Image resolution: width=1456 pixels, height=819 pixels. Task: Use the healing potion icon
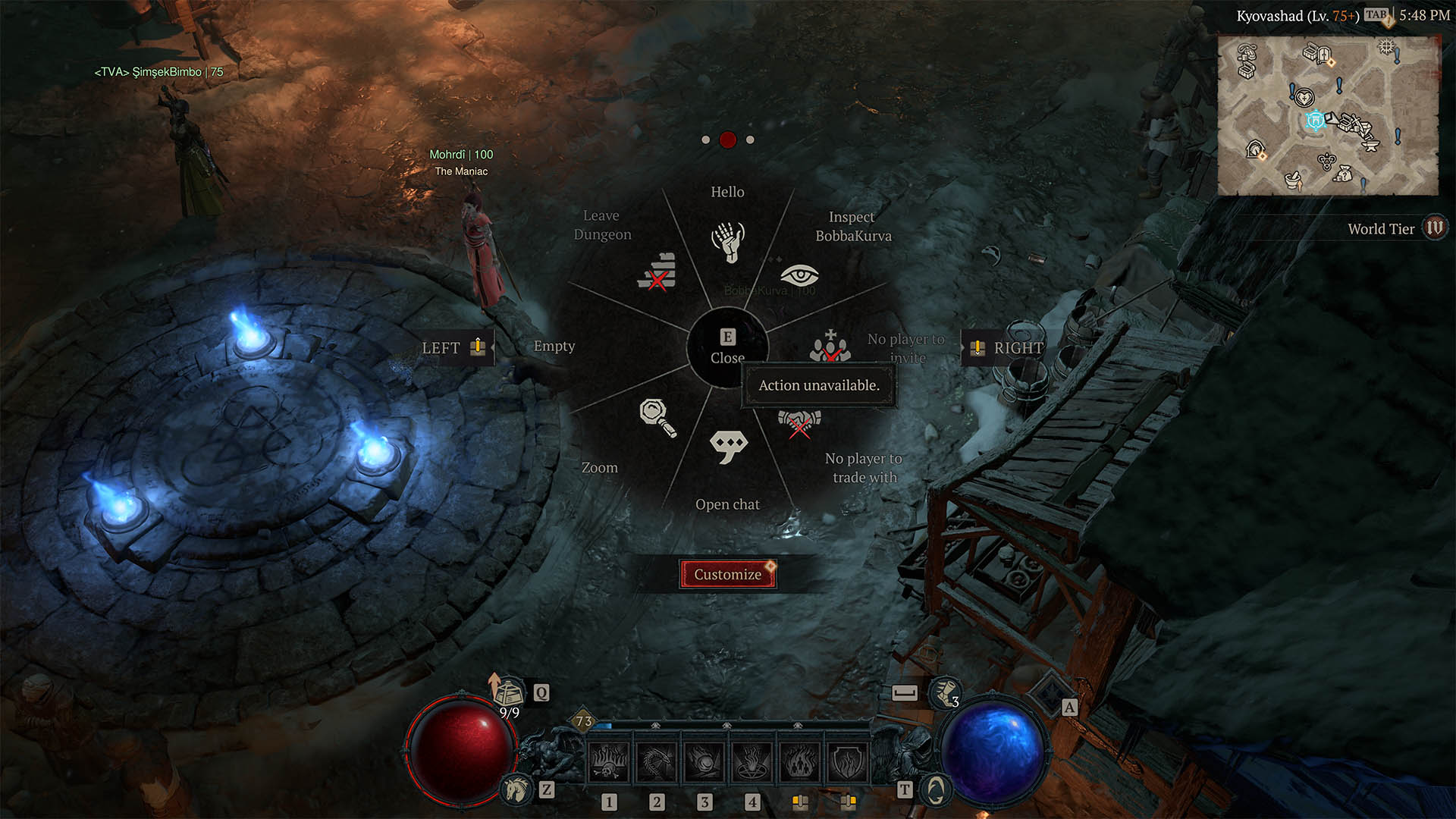[509, 692]
